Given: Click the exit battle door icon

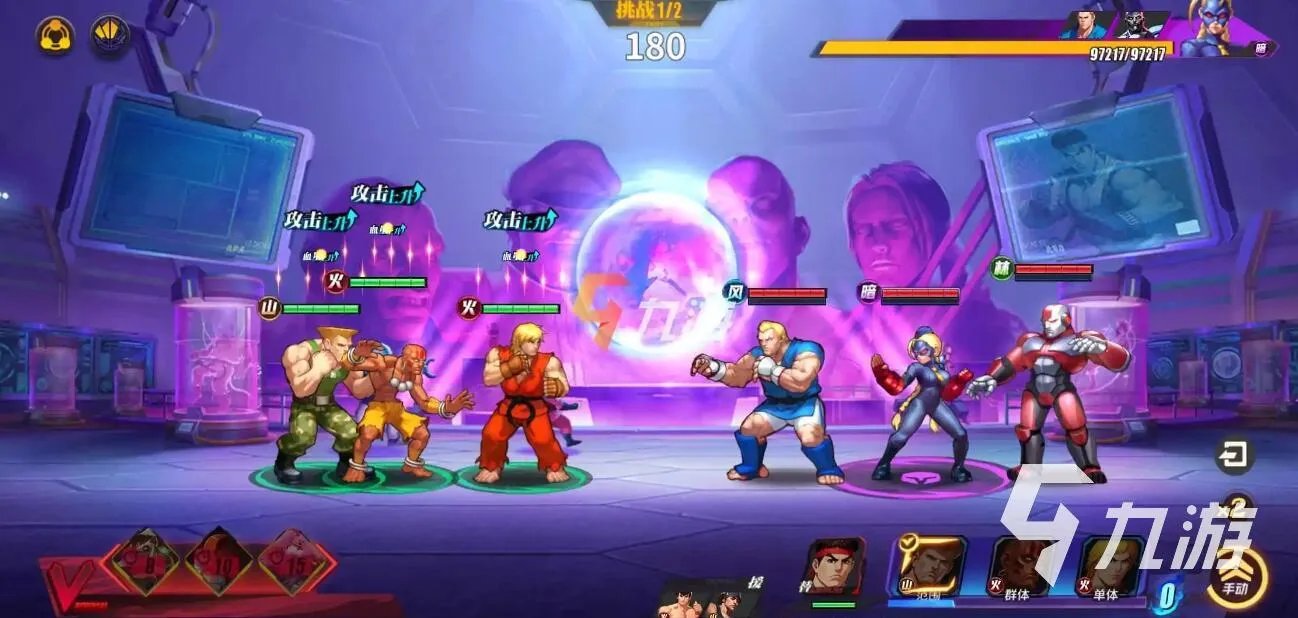Looking at the screenshot, I should click(1235, 456).
